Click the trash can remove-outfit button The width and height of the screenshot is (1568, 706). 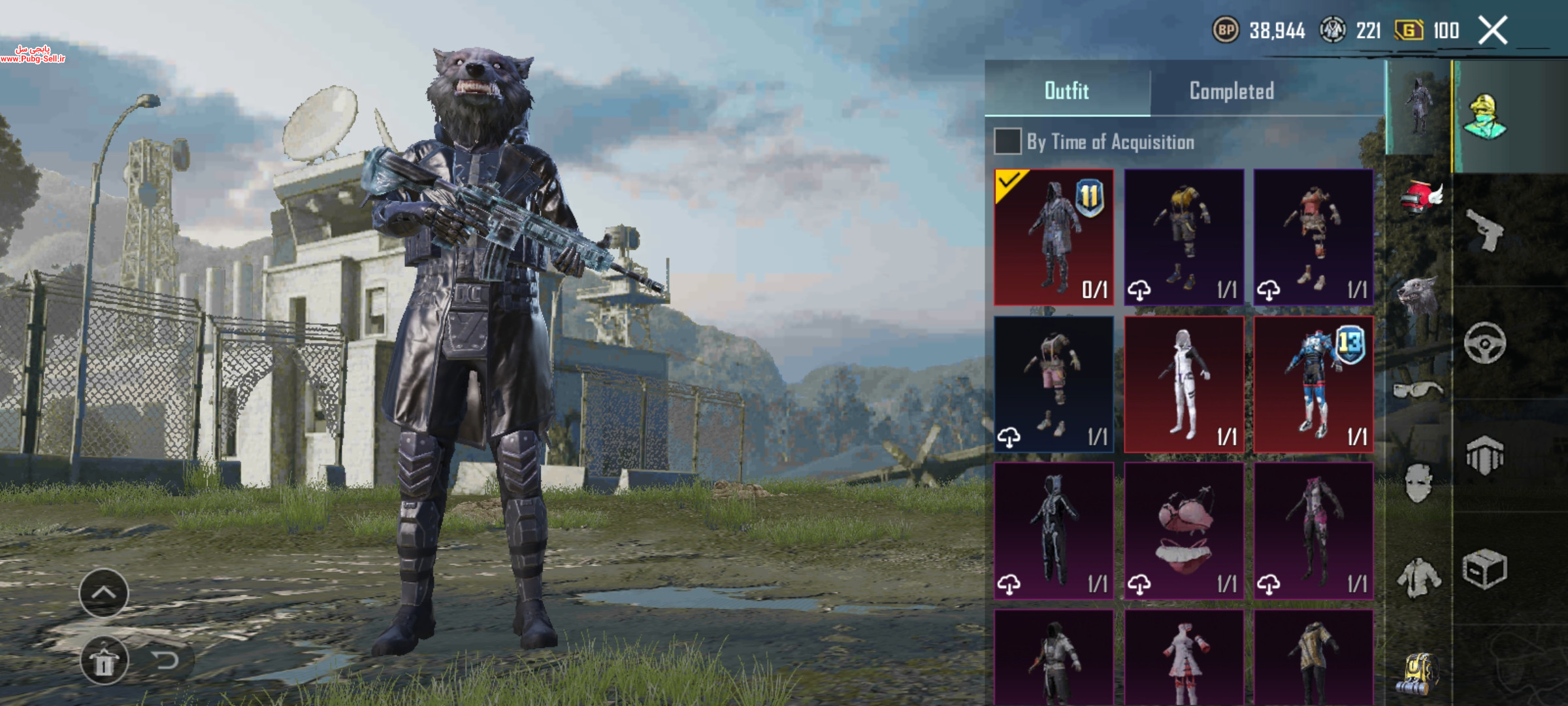104,662
